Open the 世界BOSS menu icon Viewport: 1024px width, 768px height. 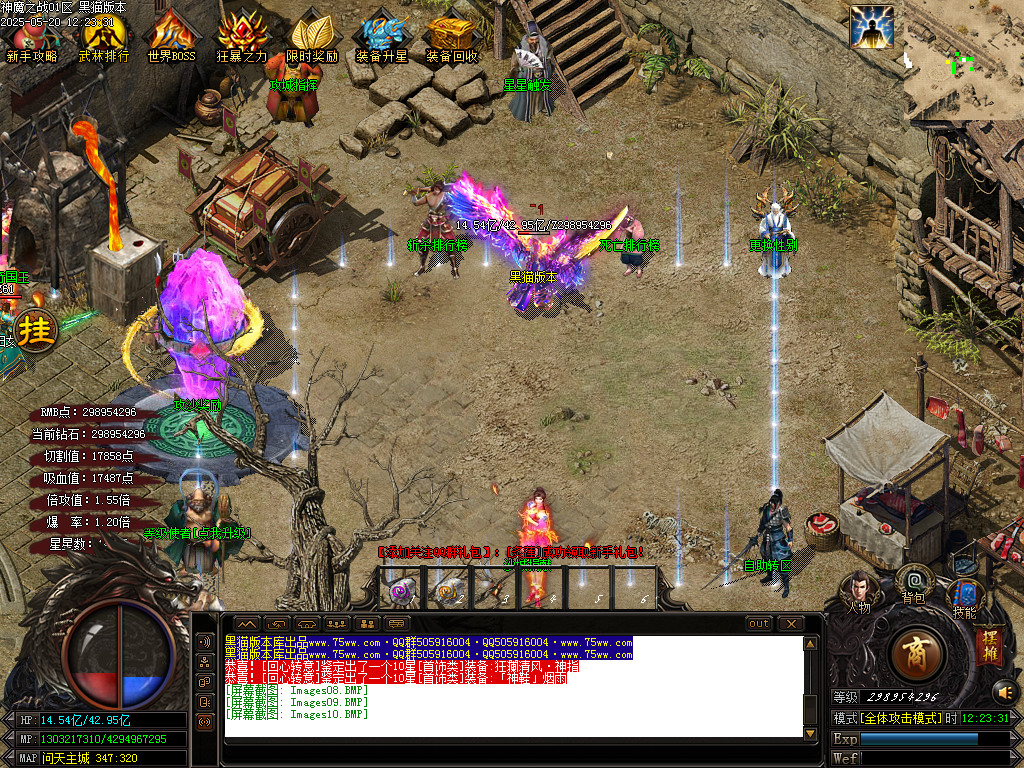pyautogui.click(x=171, y=33)
